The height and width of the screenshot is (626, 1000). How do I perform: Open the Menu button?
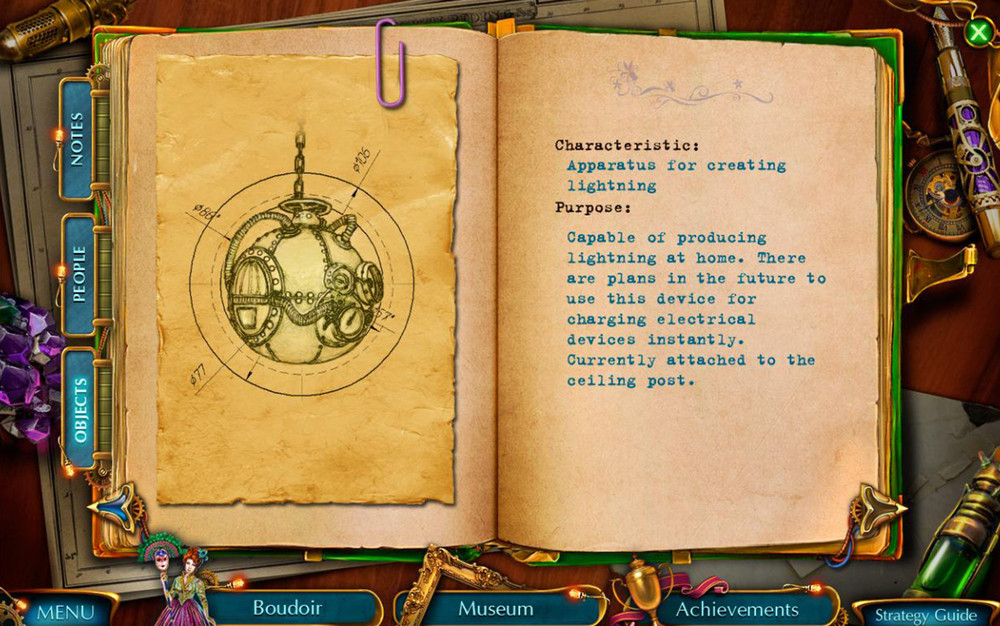(x=64, y=611)
